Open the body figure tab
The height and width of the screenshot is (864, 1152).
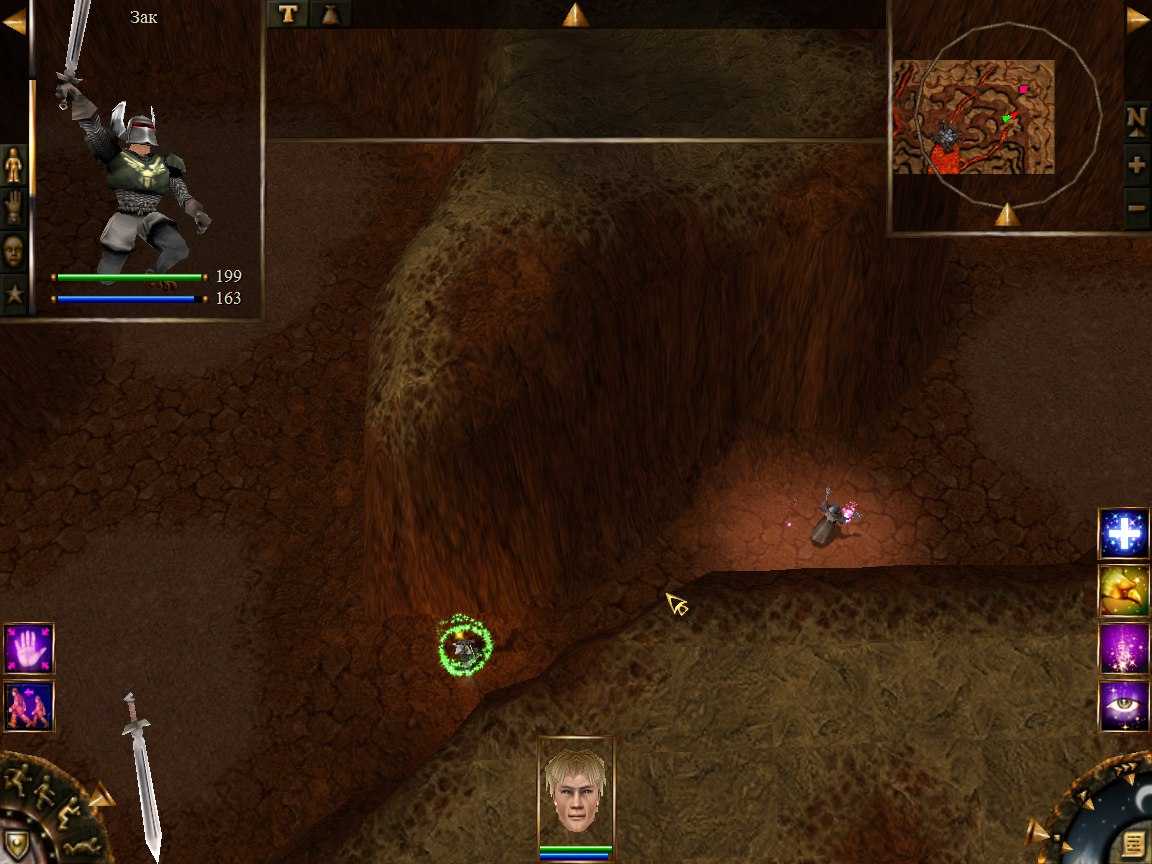coord(14,164)
